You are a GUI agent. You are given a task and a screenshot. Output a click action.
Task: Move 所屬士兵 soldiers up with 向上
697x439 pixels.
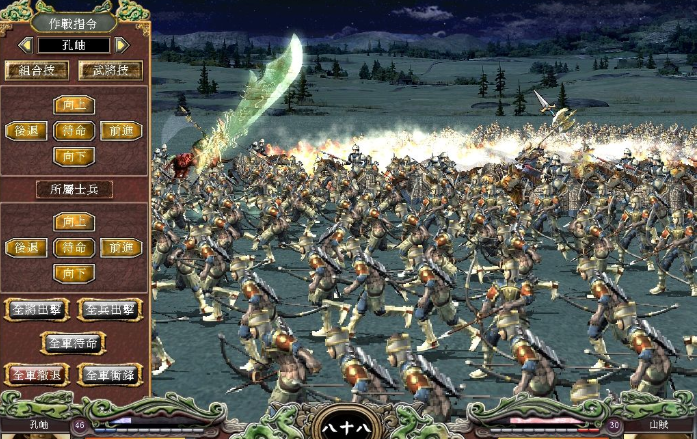click(x=74, y=221)
